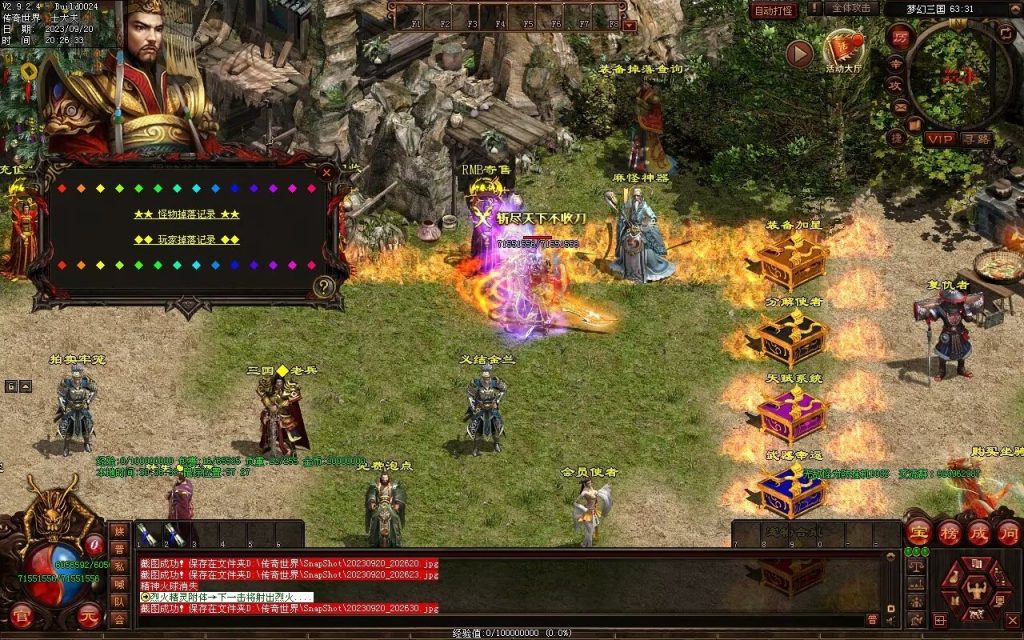The height and width of the screenshot is (640, 1024).
Task: Activate the 寻路 pathfinding button
Action: click(977, 138)
